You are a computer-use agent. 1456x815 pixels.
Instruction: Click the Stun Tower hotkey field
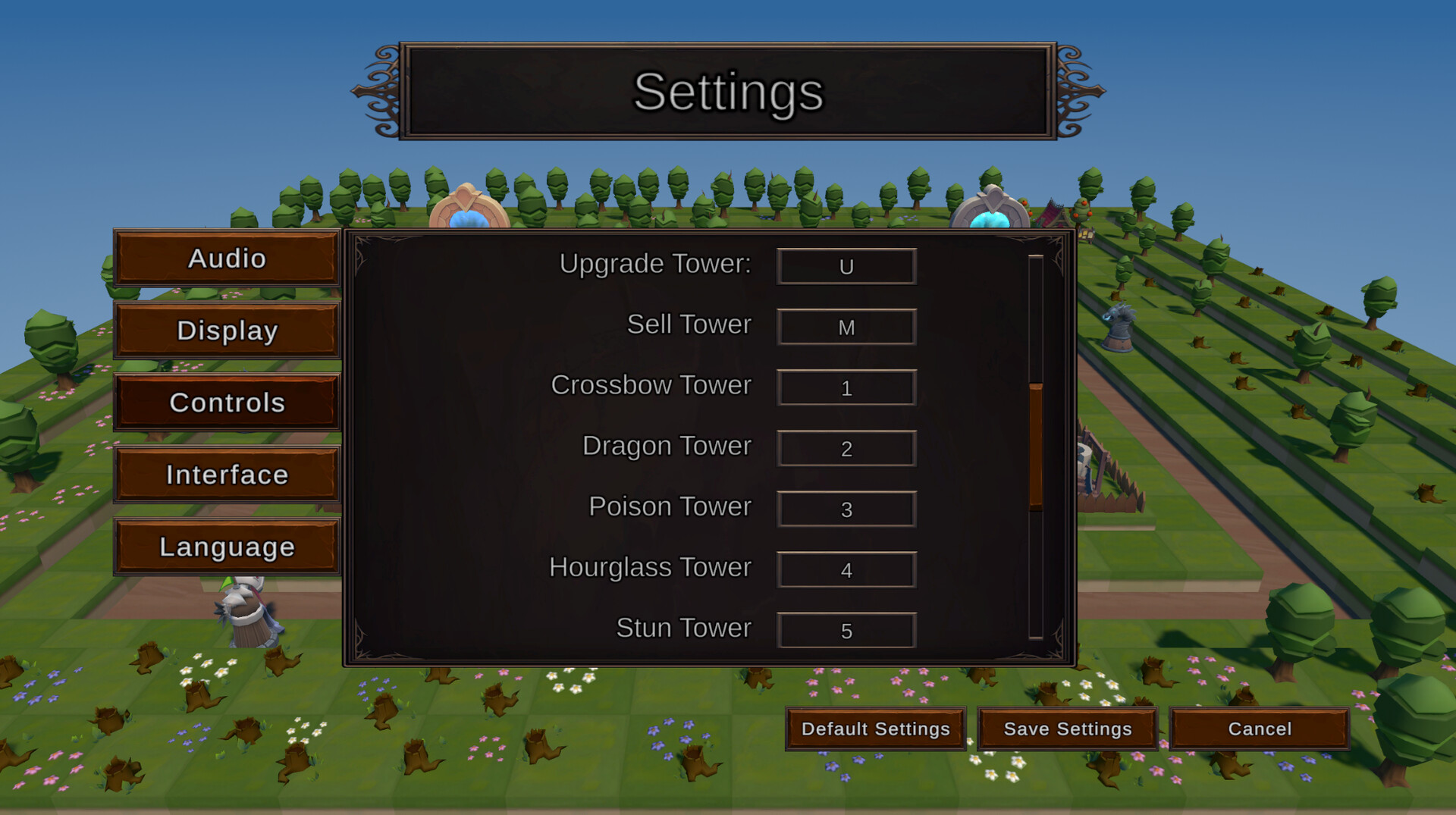846,630
